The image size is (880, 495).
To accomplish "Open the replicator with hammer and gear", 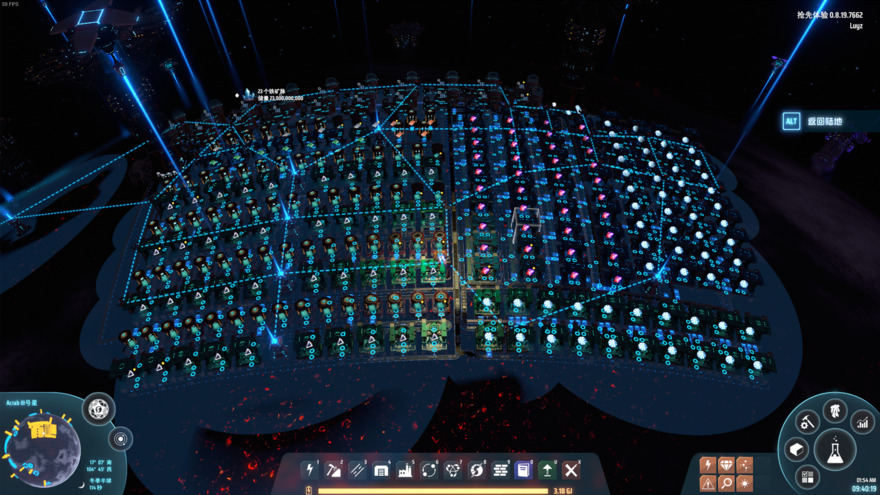I will (808, 422).
